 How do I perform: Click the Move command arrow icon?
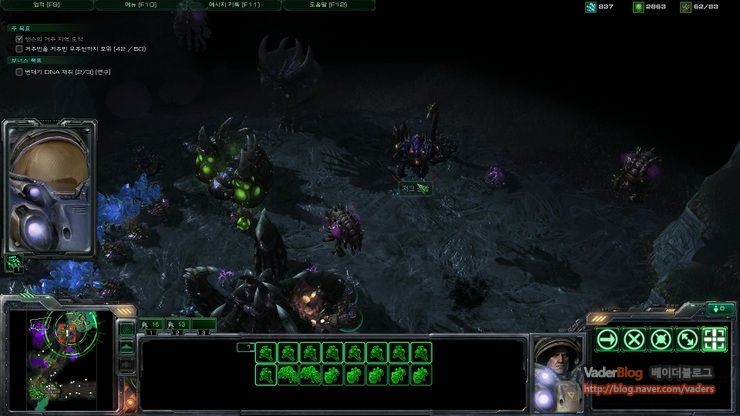tap(606, 339)
